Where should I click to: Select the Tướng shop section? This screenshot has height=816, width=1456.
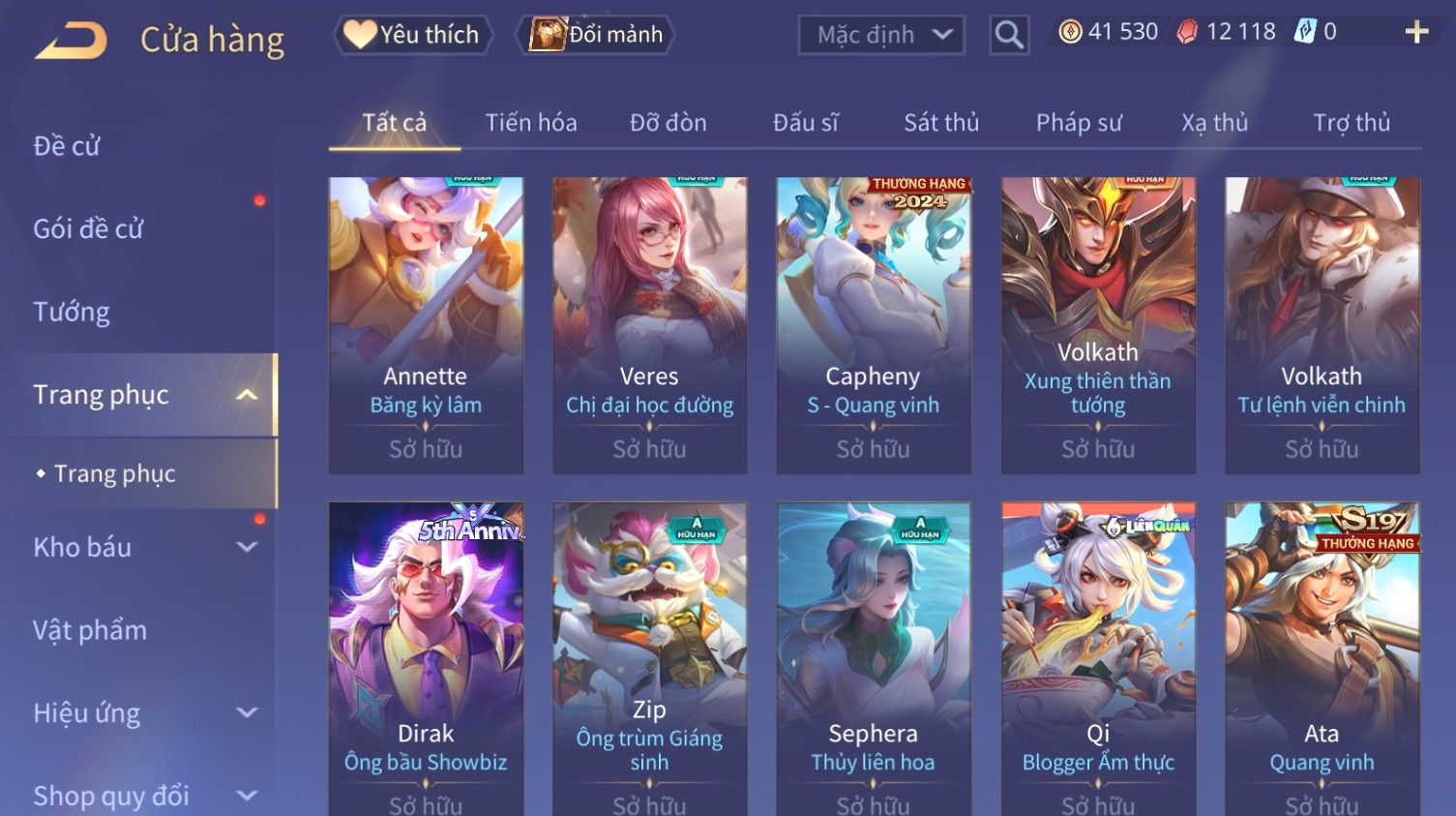click(72, 312)
